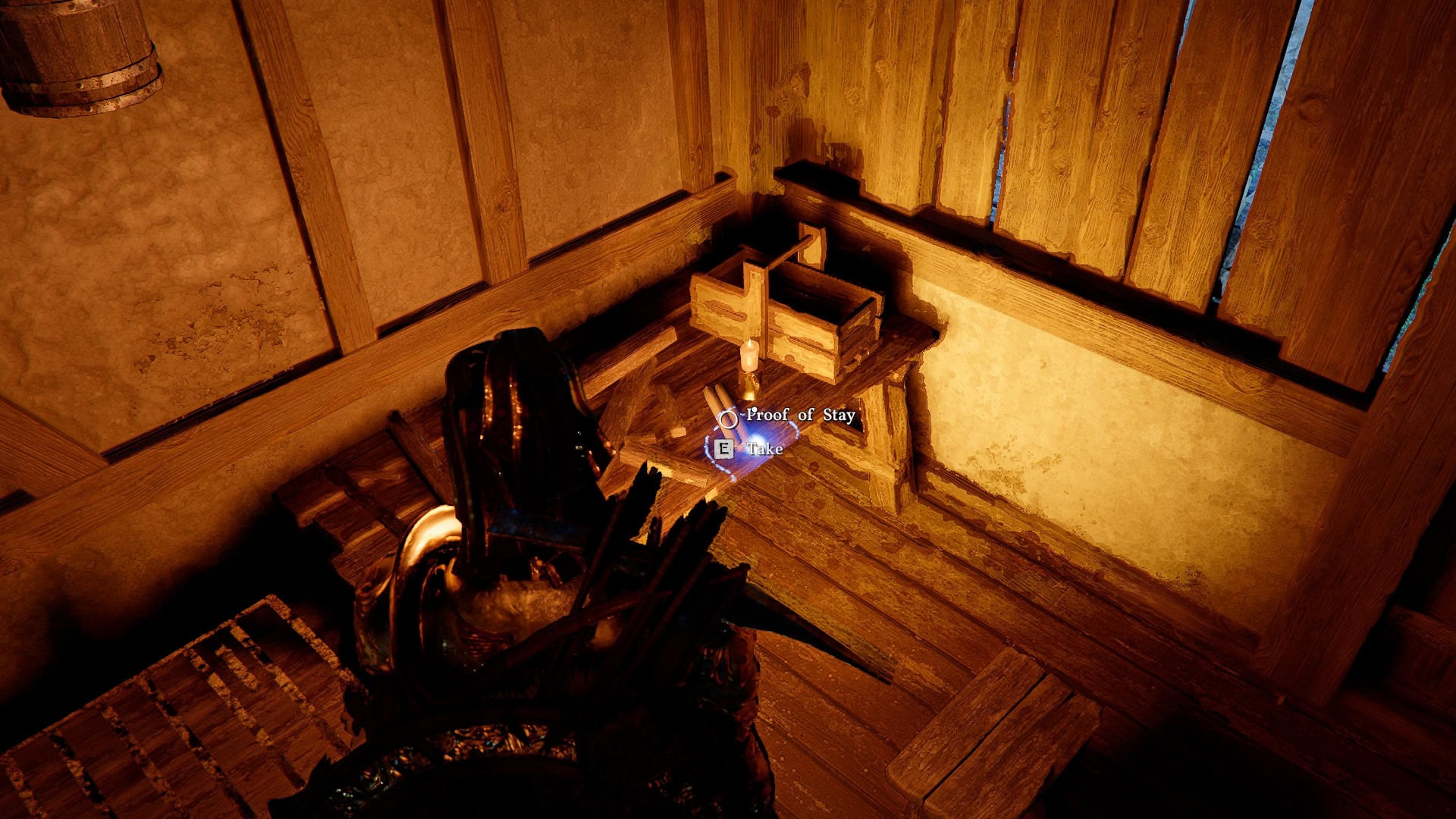
Task: Expand the toolbox handle bar
Action: (792, 250)
